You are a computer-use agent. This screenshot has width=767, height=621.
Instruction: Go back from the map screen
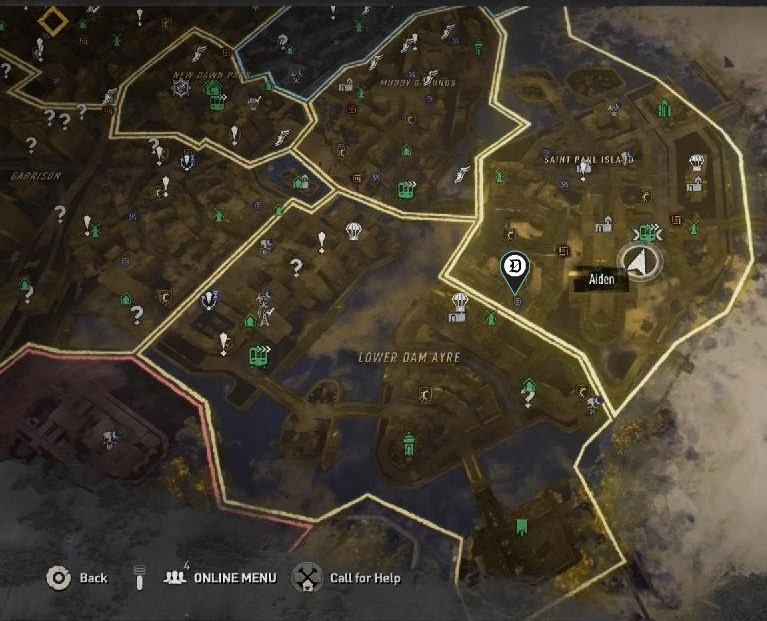pyautogui.click(x=60, y=577)
